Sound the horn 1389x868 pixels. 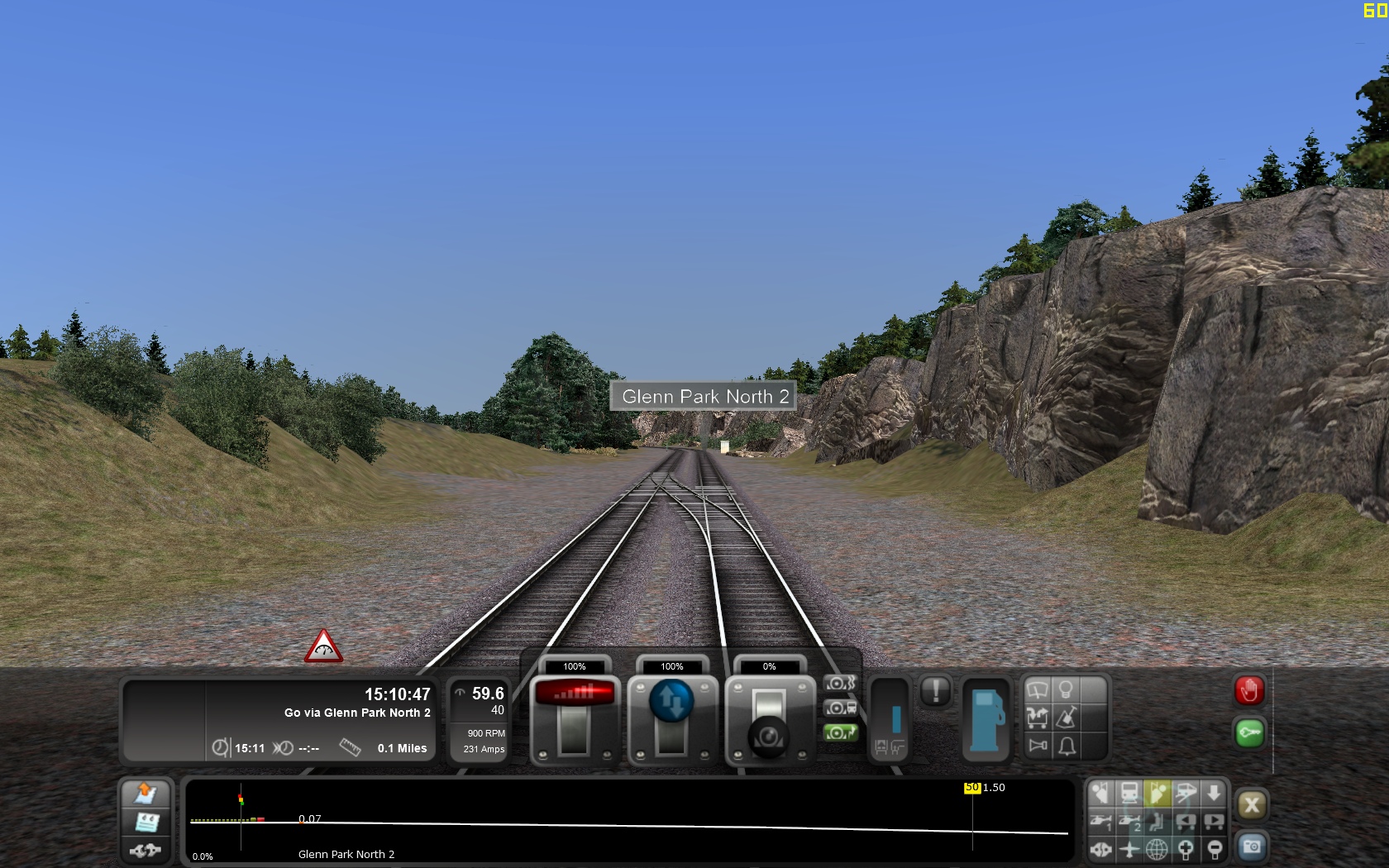[1038, 744]
